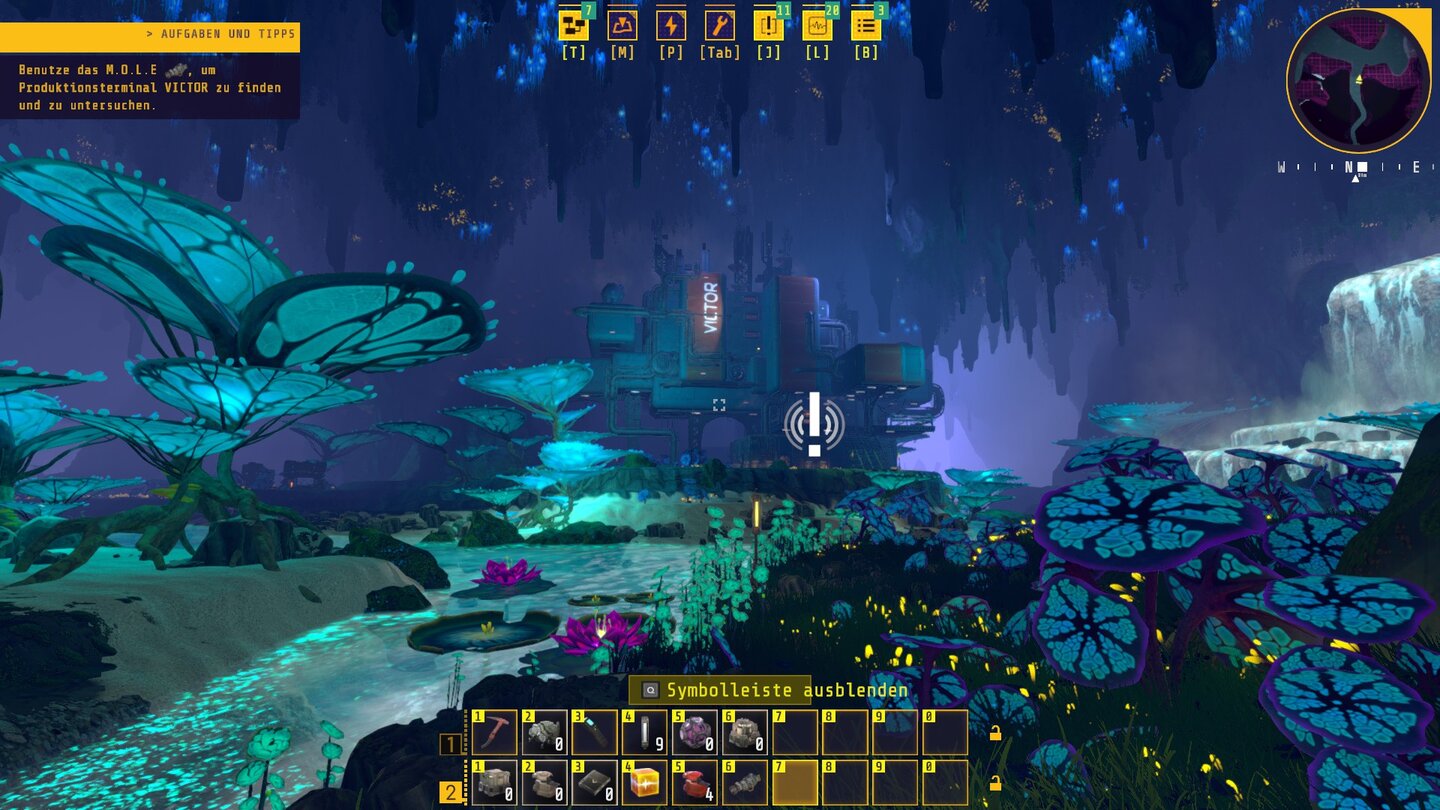Click the exclamation ping marker at VICTOR

(x=814, y=425)
